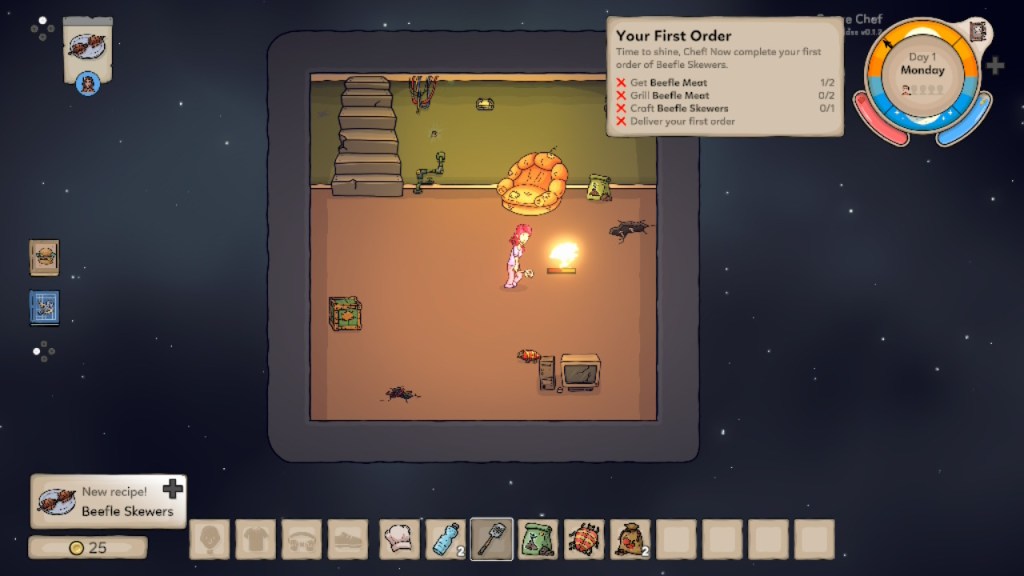Open the calendar icon beside the clock
Viewport: 1024px width, 576px height.
[977, 31]
